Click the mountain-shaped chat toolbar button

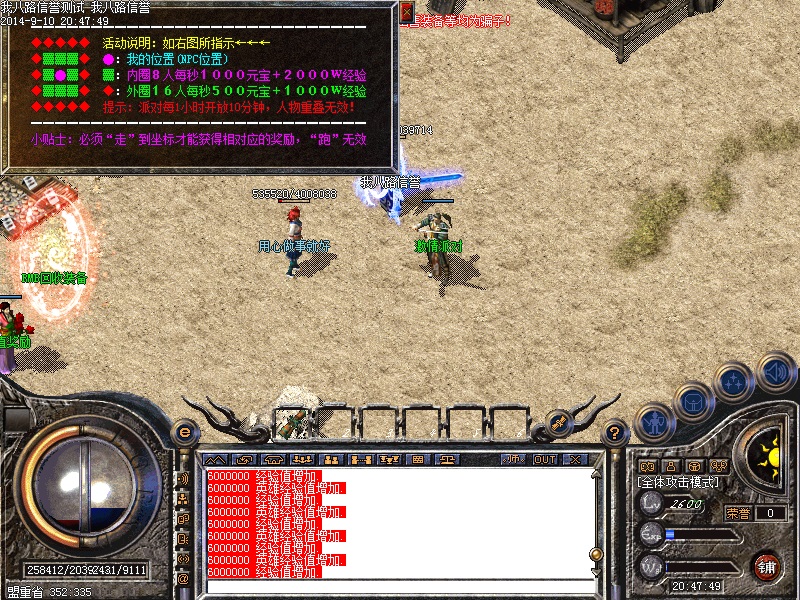(214, 460)
